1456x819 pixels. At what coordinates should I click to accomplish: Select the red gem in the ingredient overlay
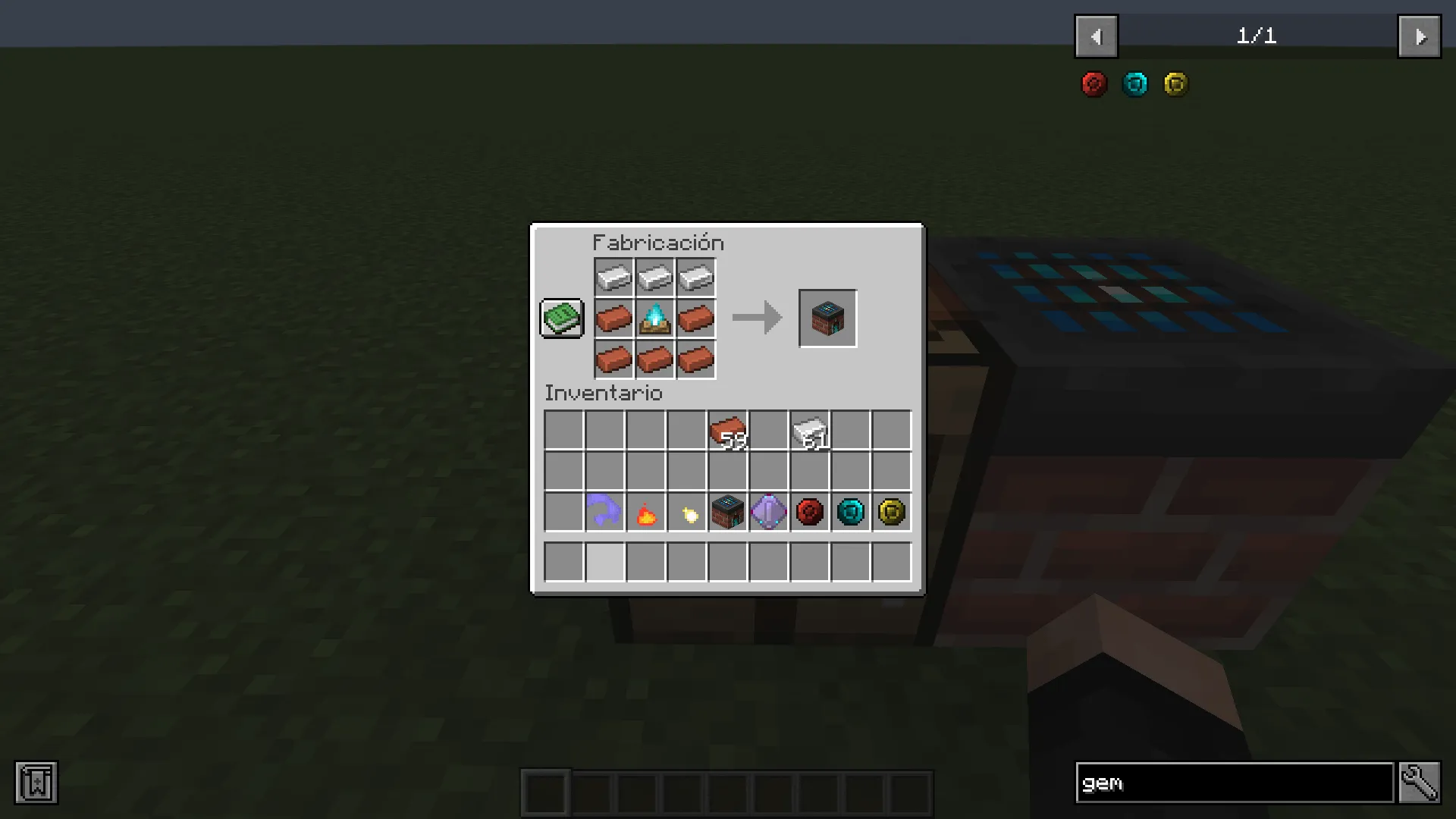click(1093, 84)
